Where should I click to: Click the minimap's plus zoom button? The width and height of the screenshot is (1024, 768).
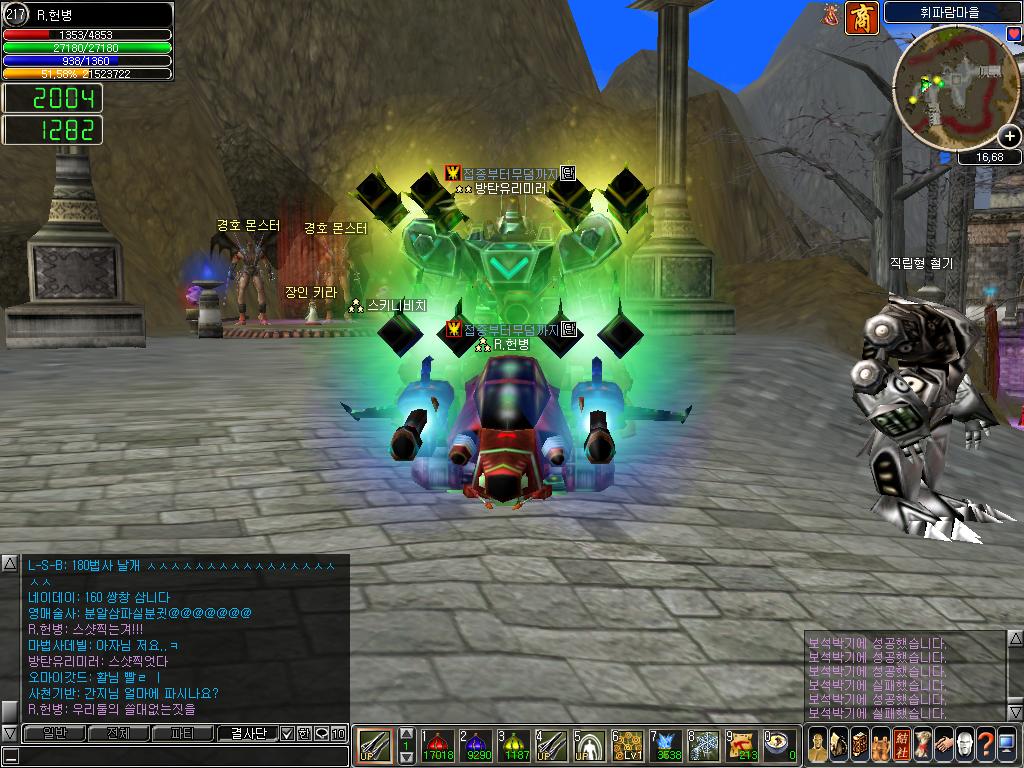point(1009,136)
